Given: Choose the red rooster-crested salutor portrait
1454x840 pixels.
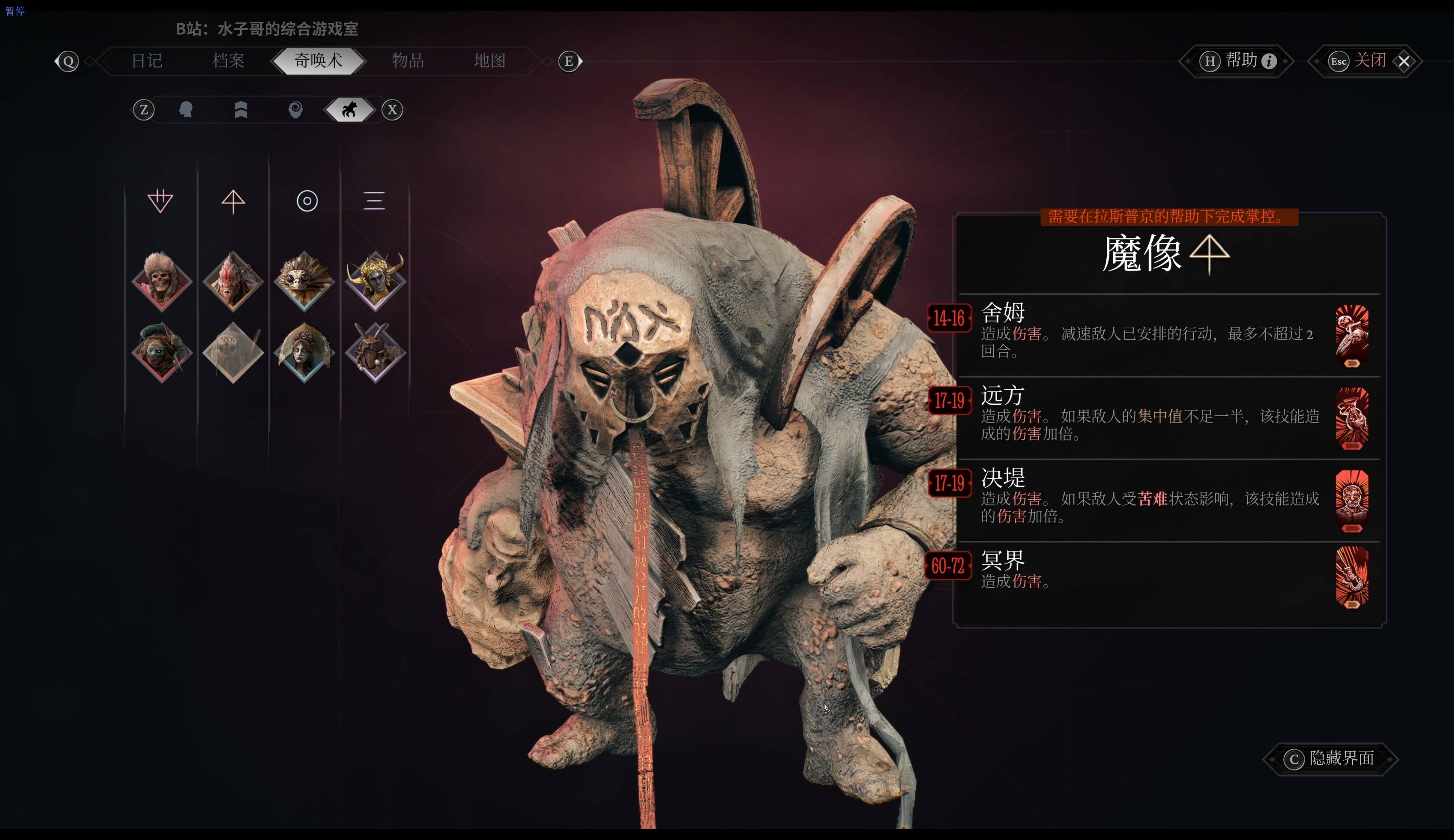Looking at the screenshot, I should point(233,281).
